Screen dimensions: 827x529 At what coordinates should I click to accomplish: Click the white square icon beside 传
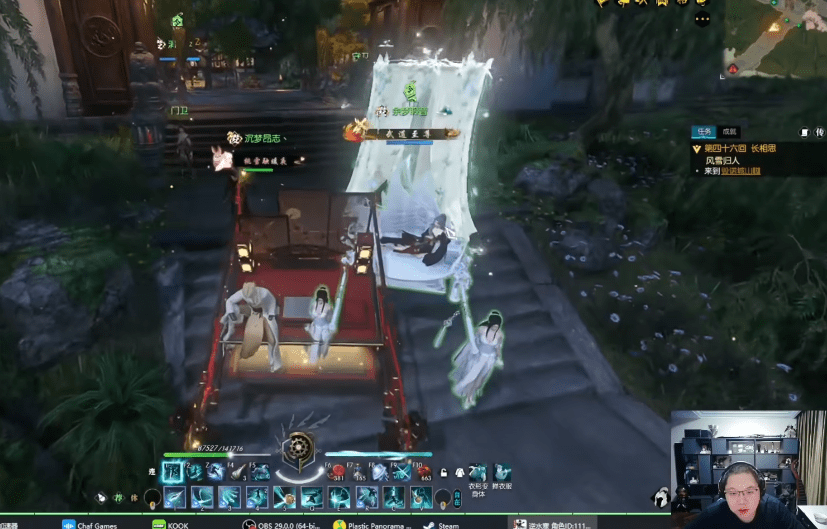pos(806,132)
